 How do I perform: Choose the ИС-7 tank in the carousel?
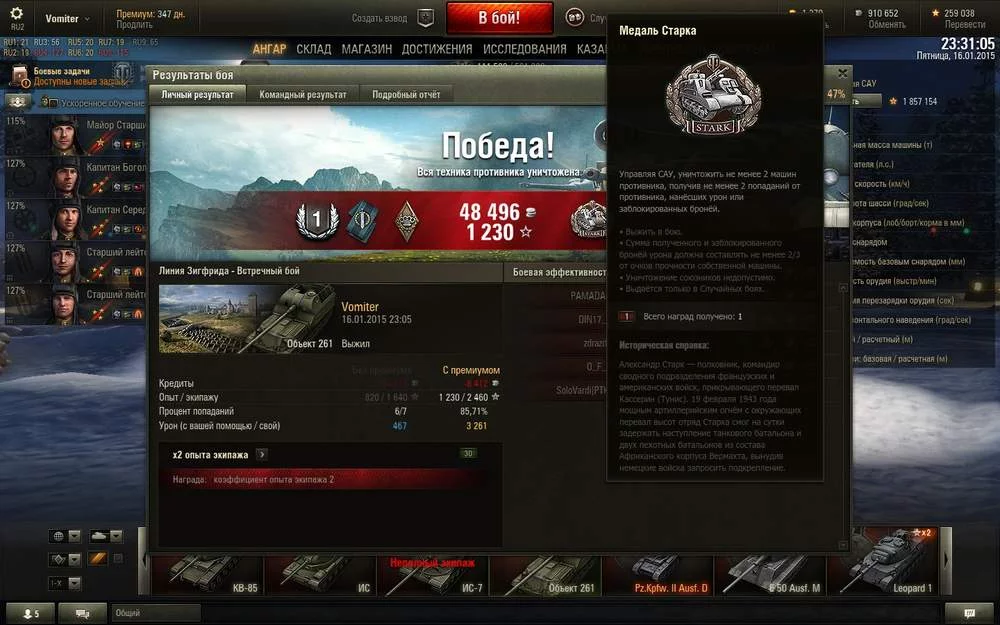430,573
